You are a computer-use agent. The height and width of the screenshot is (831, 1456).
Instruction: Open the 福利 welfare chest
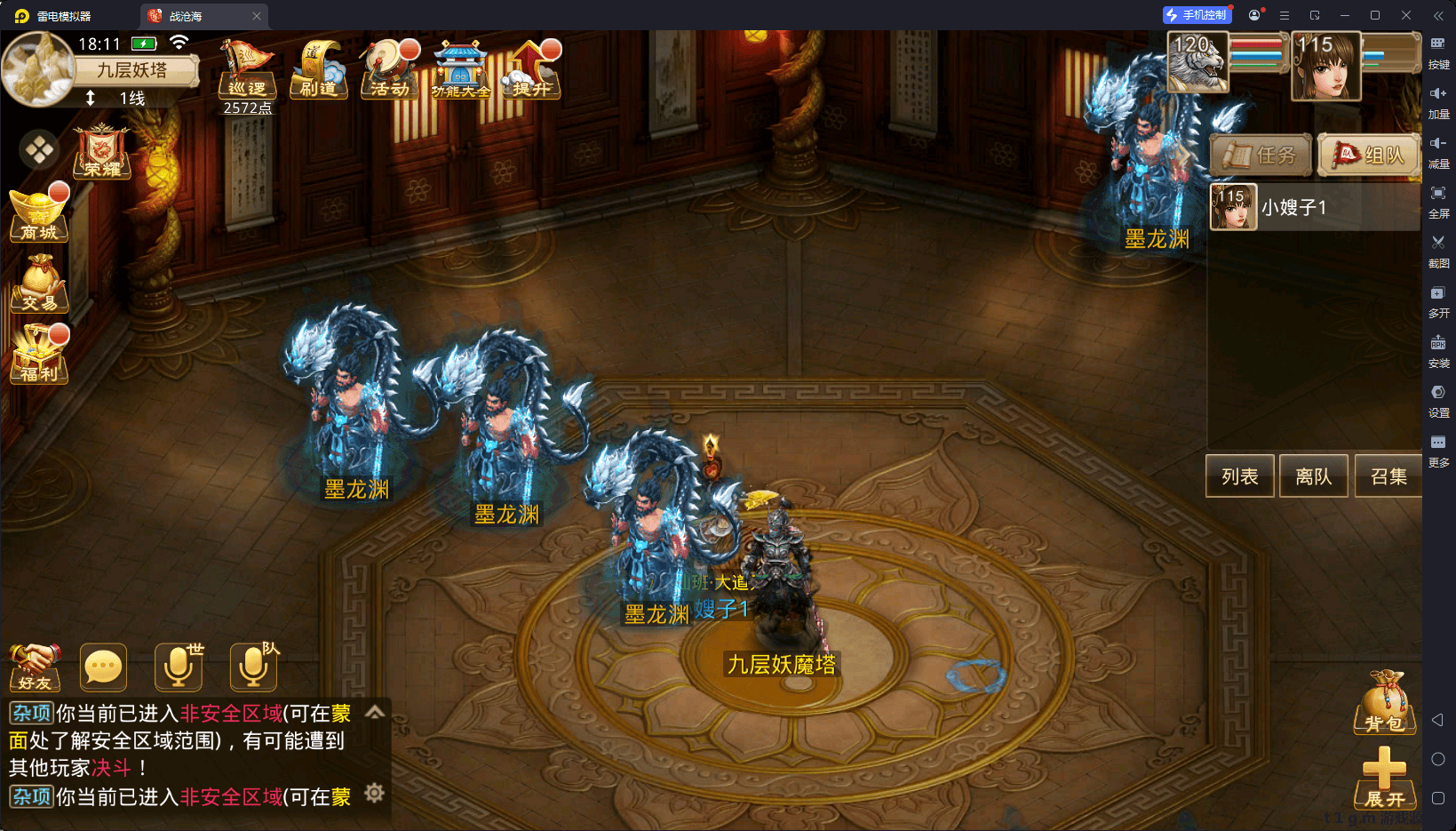[39, 355]
